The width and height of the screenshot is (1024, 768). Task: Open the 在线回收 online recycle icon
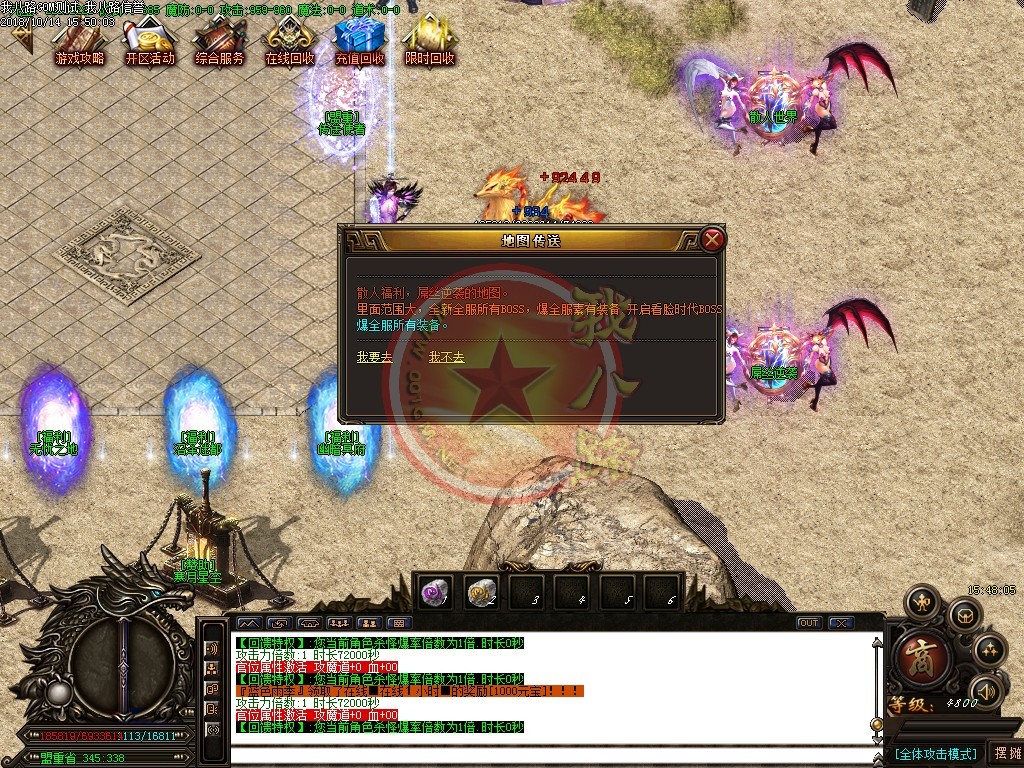[290, 42]
